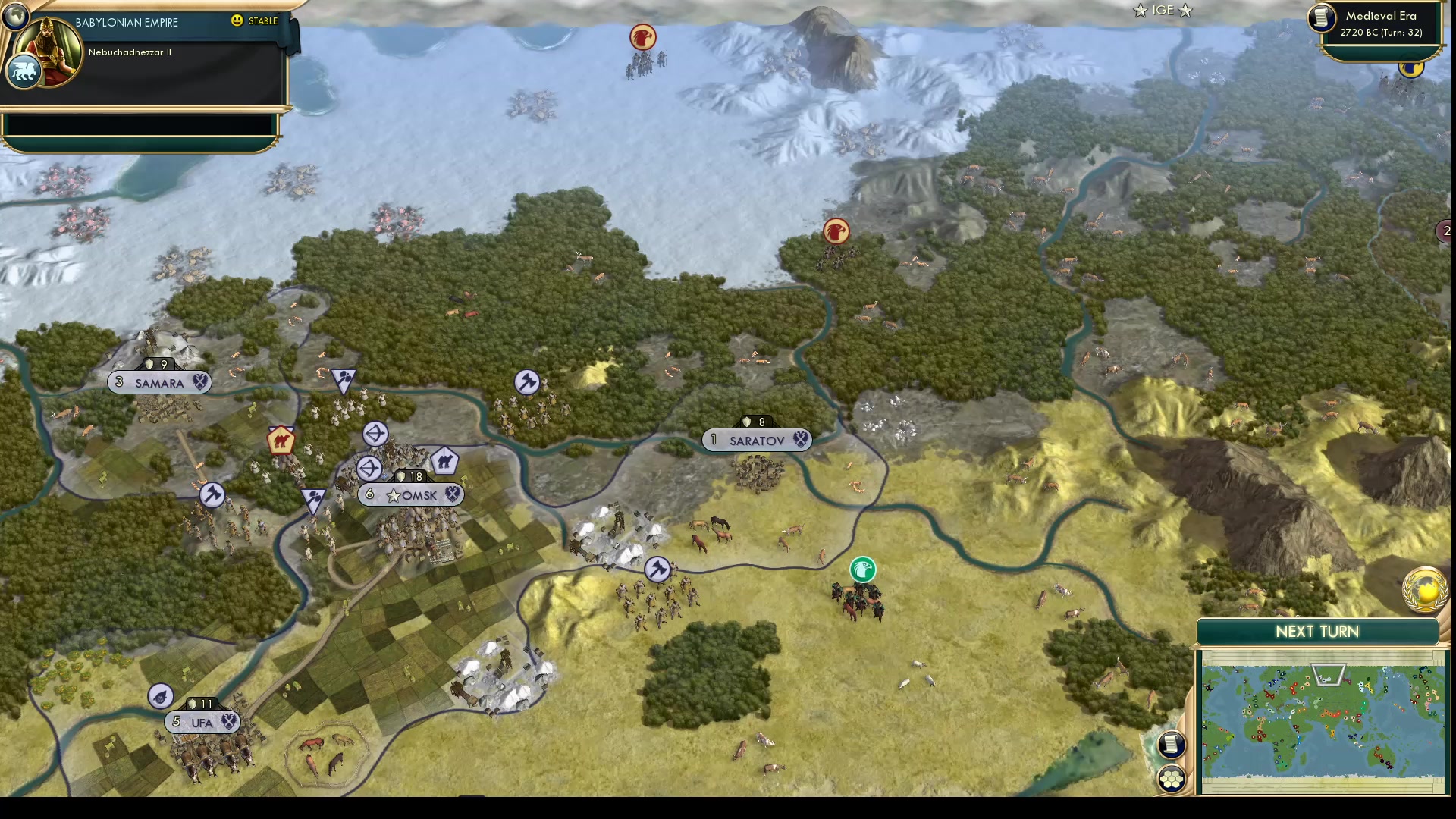The width and height of the screenshot is (1456, 819).
Task: Click the red eagle city-state icon at top
Action: 643,36
